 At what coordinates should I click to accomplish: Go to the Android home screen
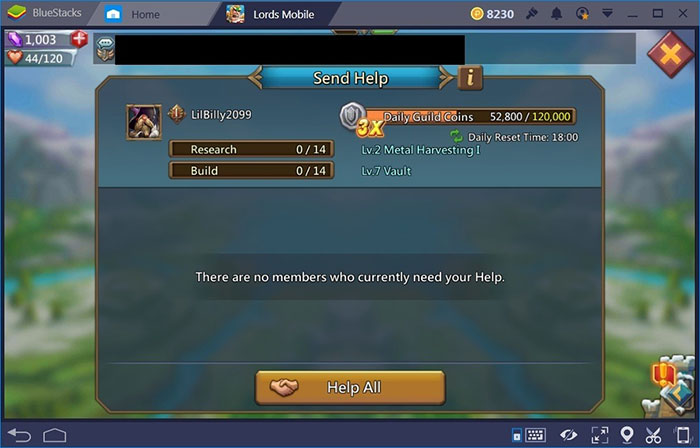54,435
